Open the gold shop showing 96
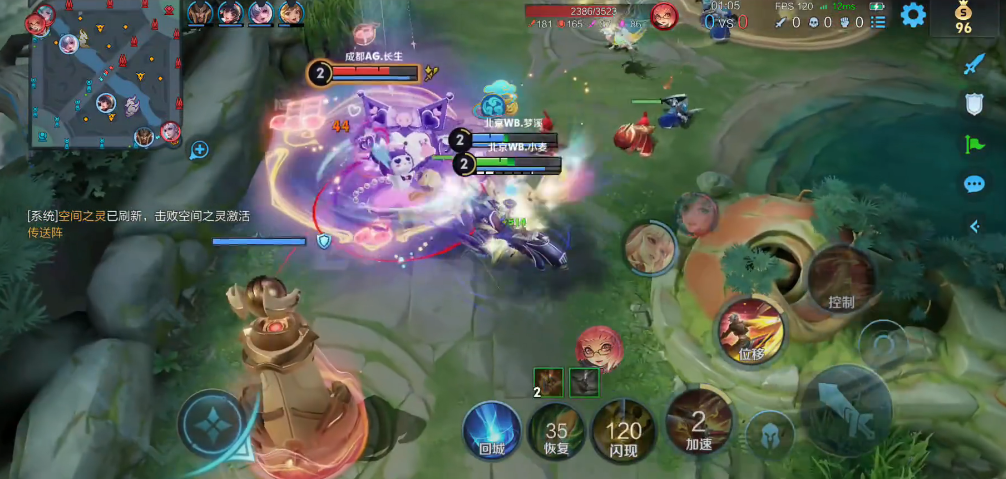The image size is (1006, 479). (x=964, y=18)
